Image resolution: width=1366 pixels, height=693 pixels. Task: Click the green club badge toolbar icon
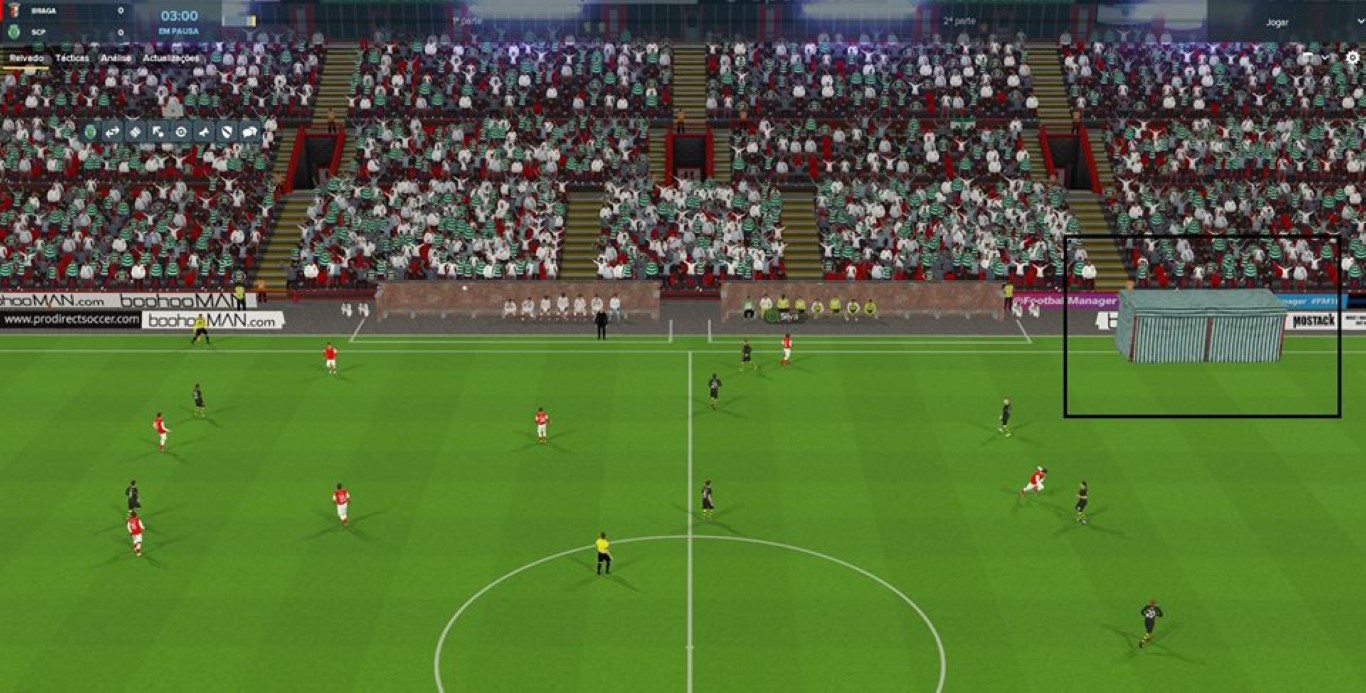tap(90, 132)
